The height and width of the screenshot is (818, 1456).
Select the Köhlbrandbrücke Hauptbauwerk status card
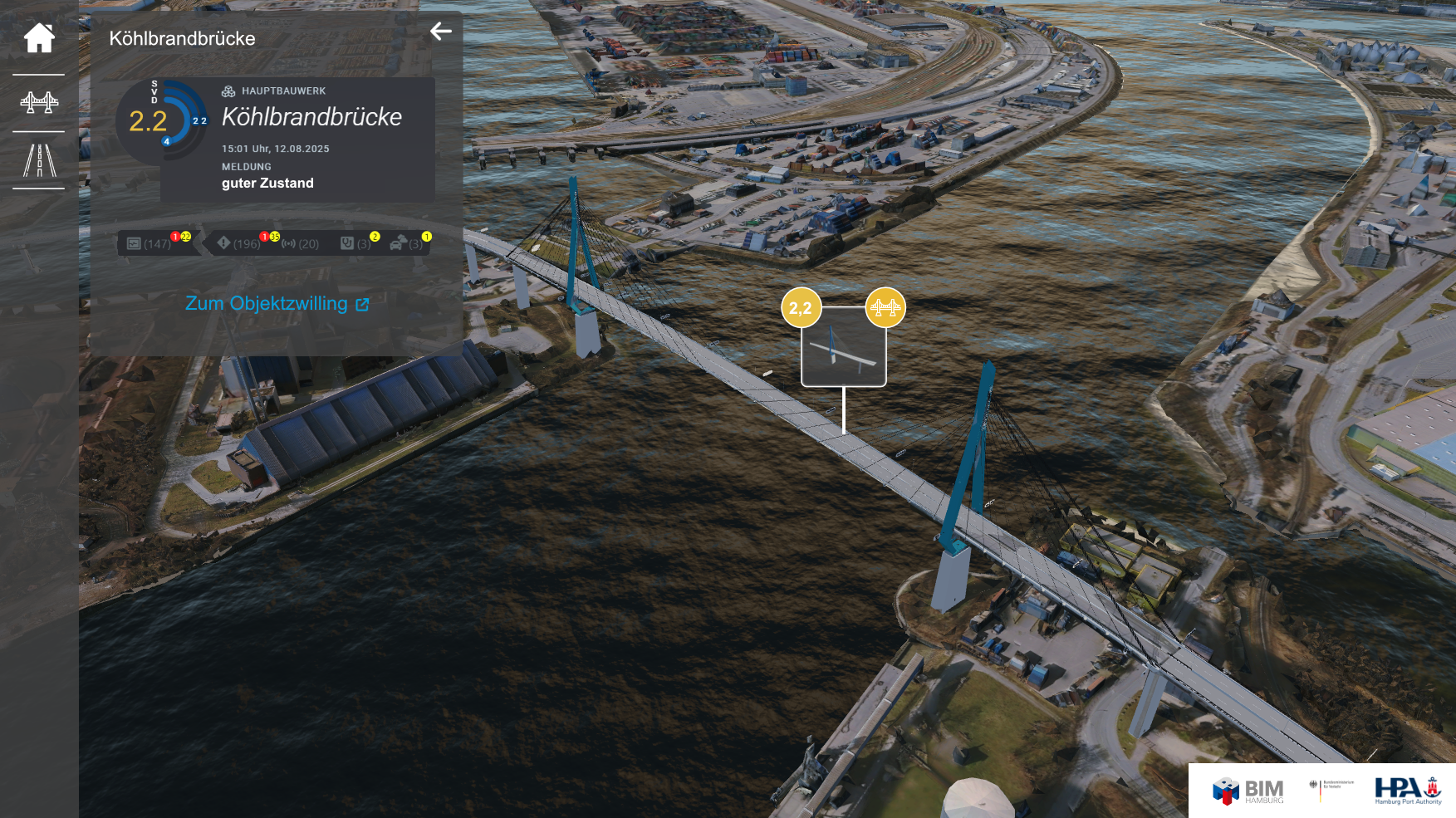point(297,140)
